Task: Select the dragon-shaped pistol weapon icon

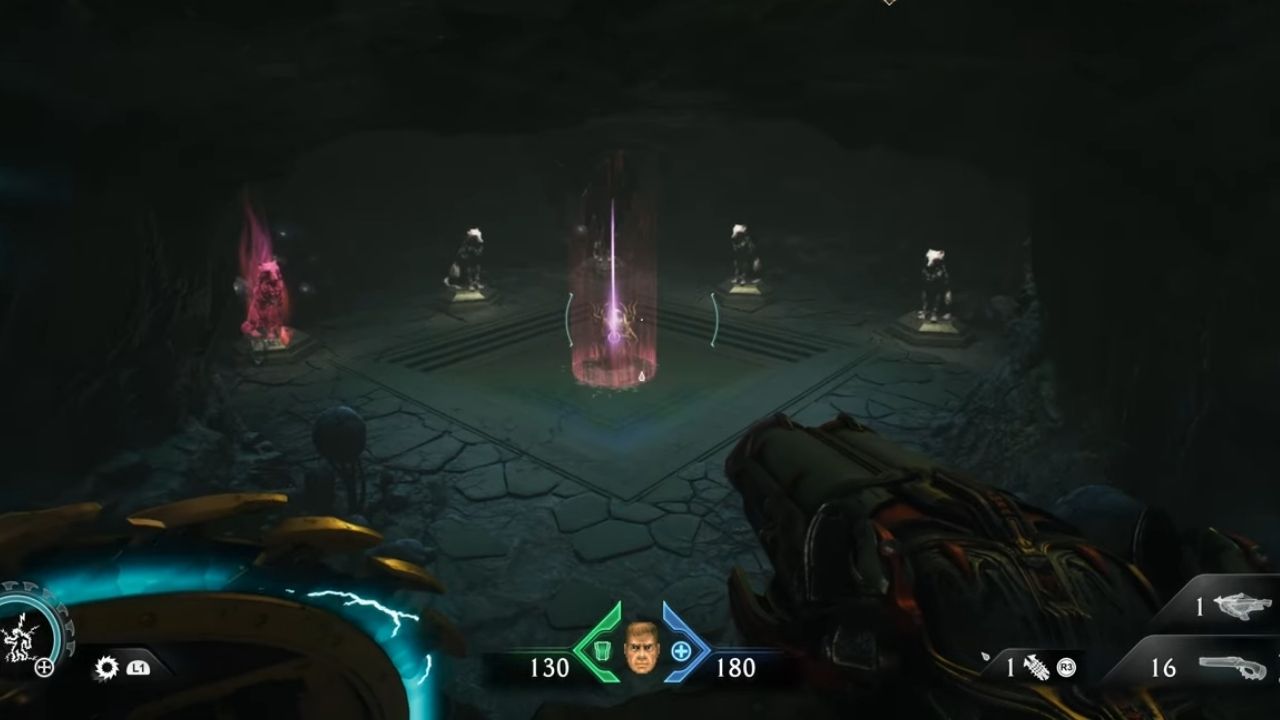Action: click(x=1243, y=606)
